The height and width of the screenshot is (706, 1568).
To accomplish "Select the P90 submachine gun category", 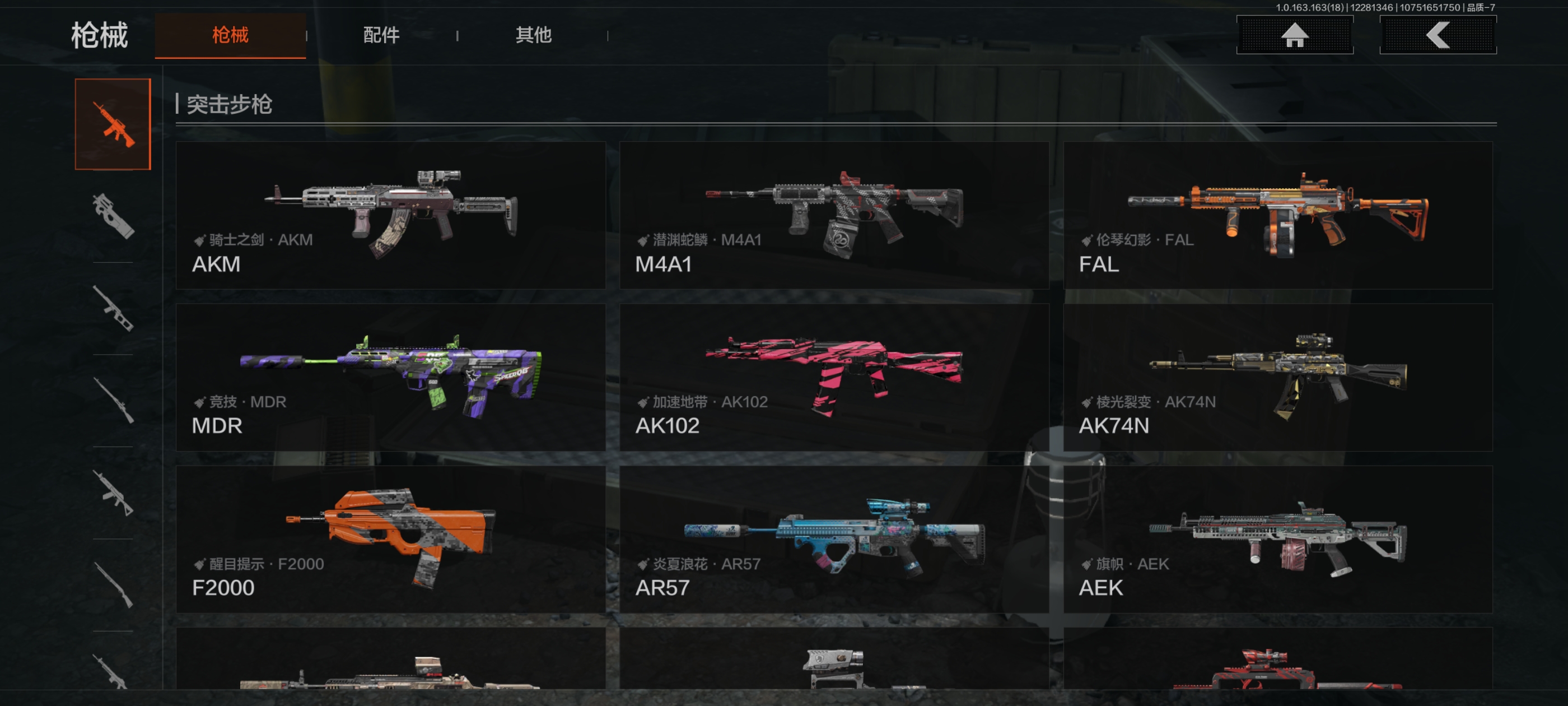I will tap(113, 216).
